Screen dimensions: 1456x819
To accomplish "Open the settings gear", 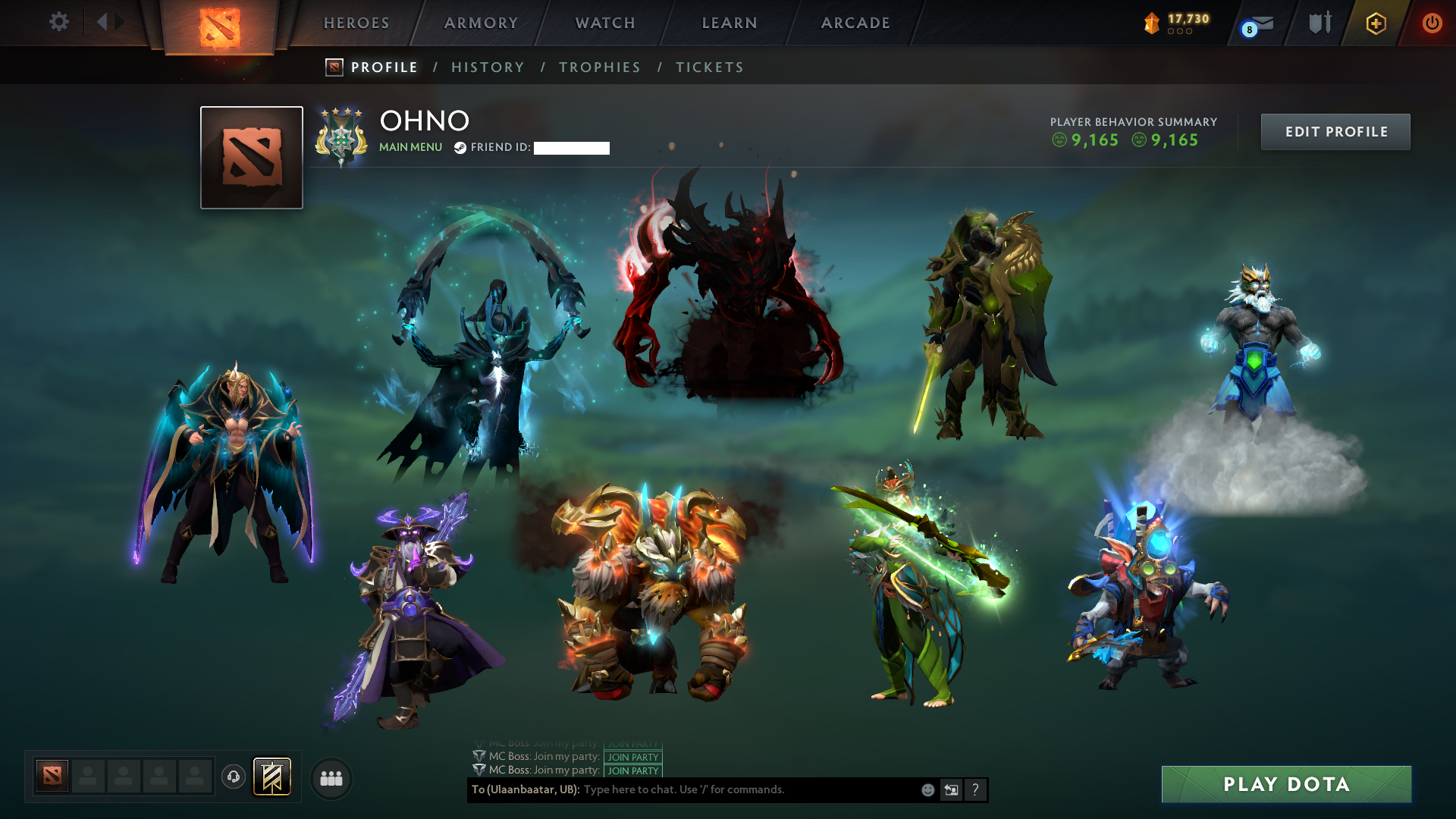I will tap(59, 23).
